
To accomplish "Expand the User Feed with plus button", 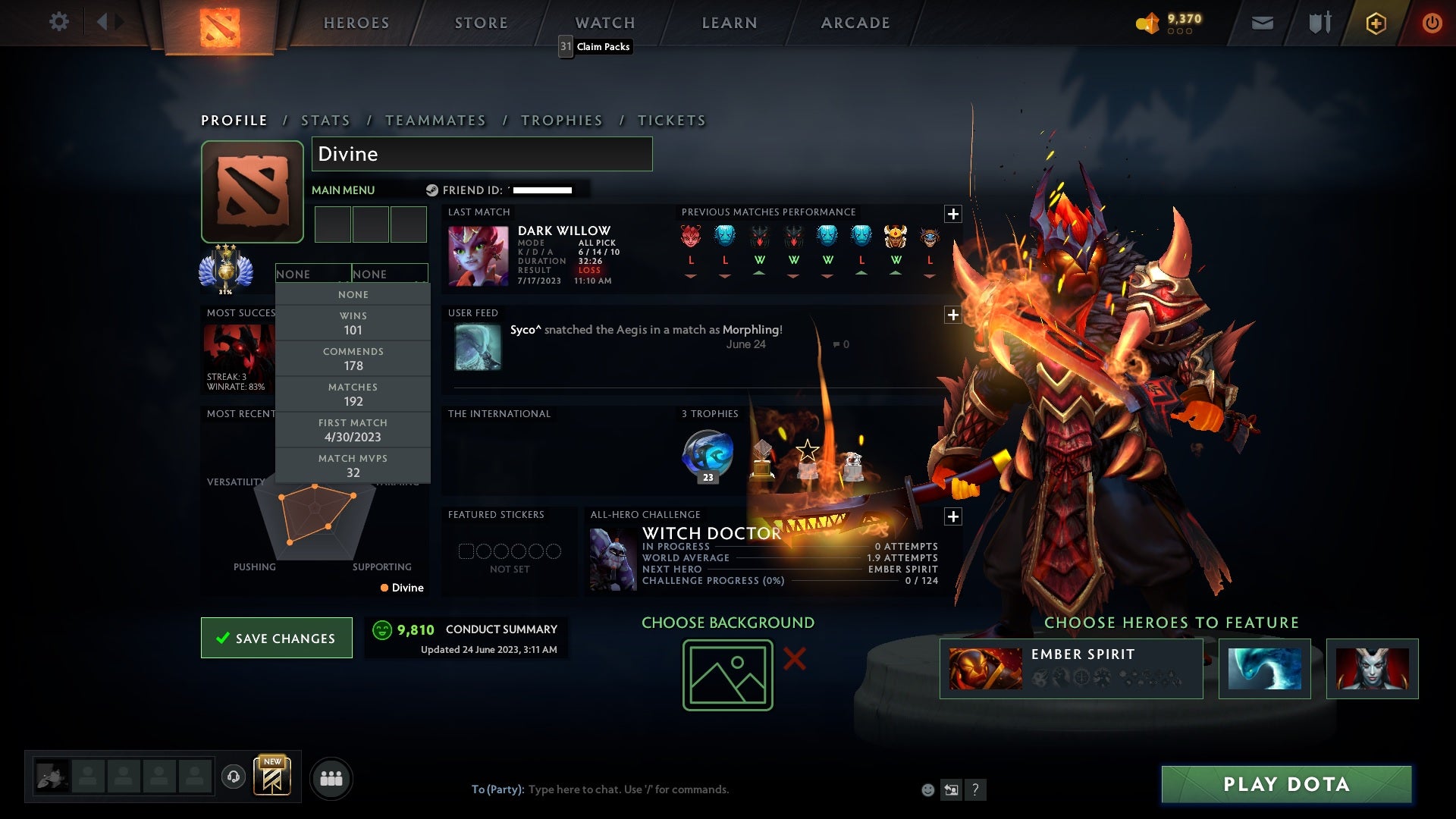I will point(953,314).
